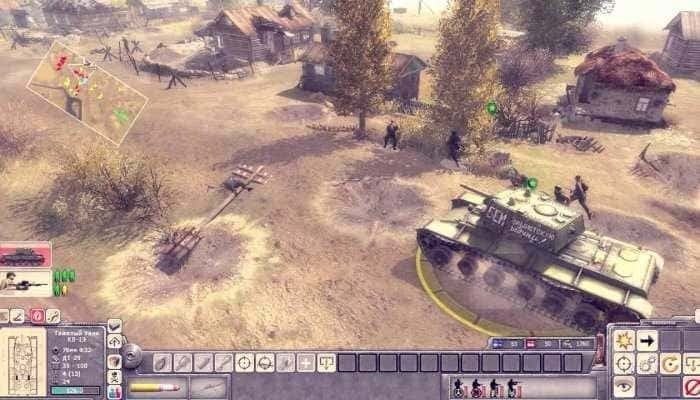Toggle the eye visibility command
700x400 pixels.
pyautogui.click(x=624, y=386)
